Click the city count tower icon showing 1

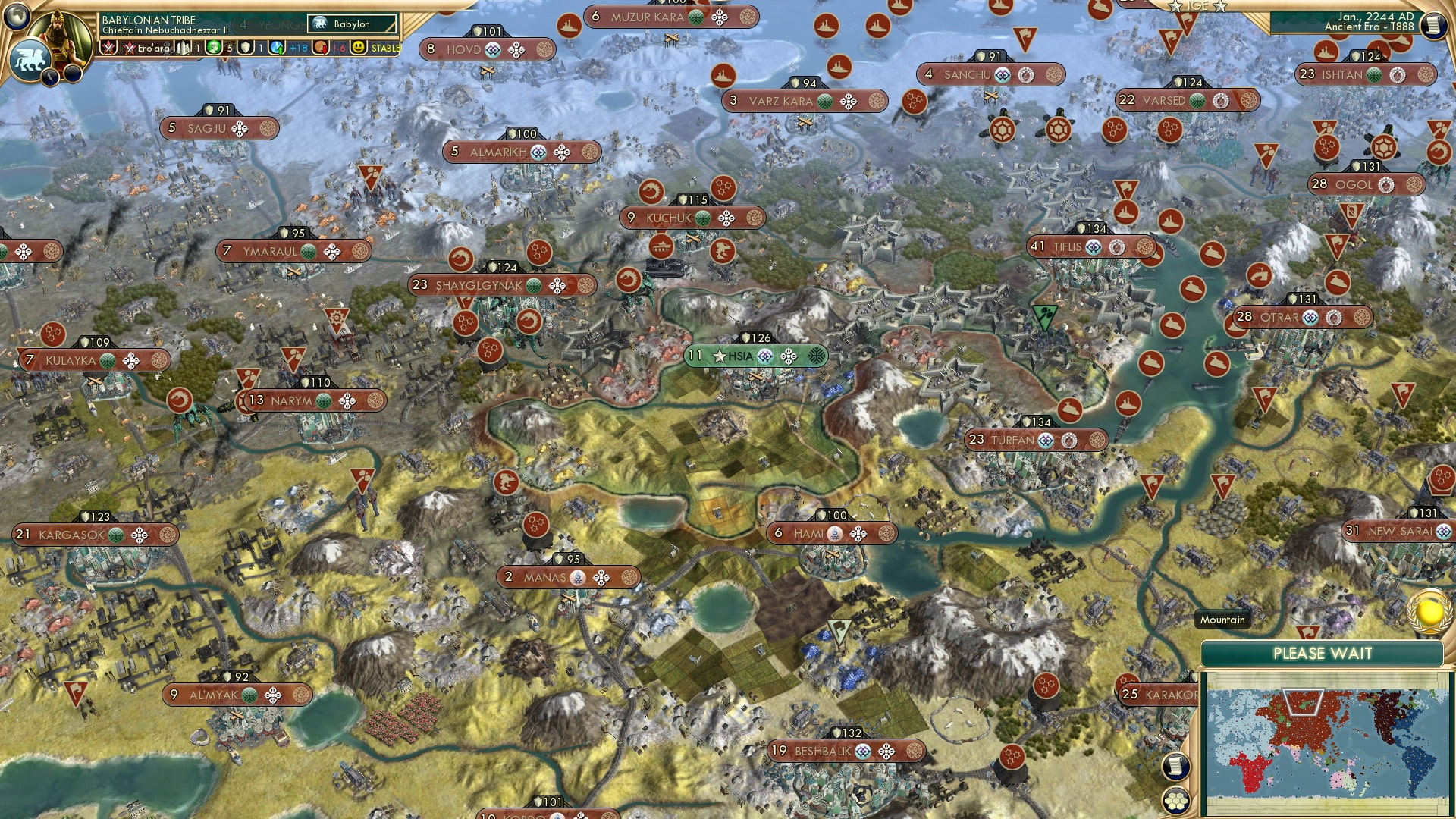182,47
